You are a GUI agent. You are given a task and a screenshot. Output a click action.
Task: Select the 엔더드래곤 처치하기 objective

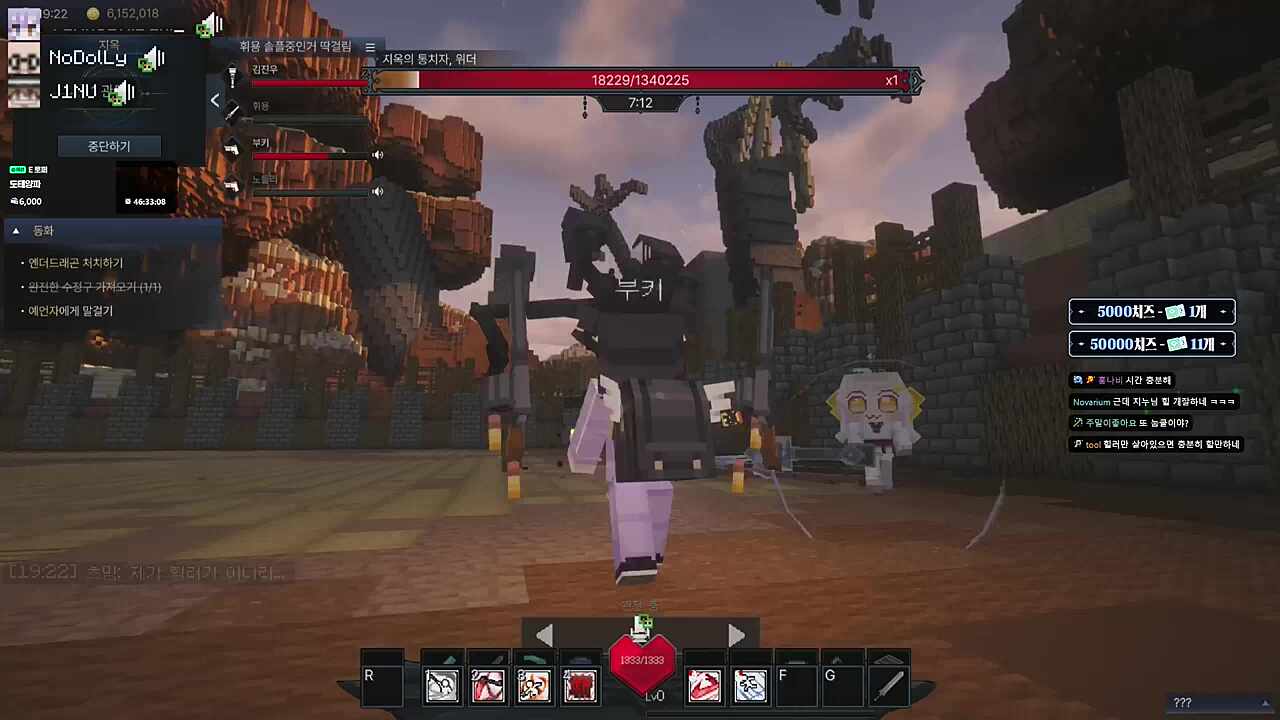[x=76, y=263]
